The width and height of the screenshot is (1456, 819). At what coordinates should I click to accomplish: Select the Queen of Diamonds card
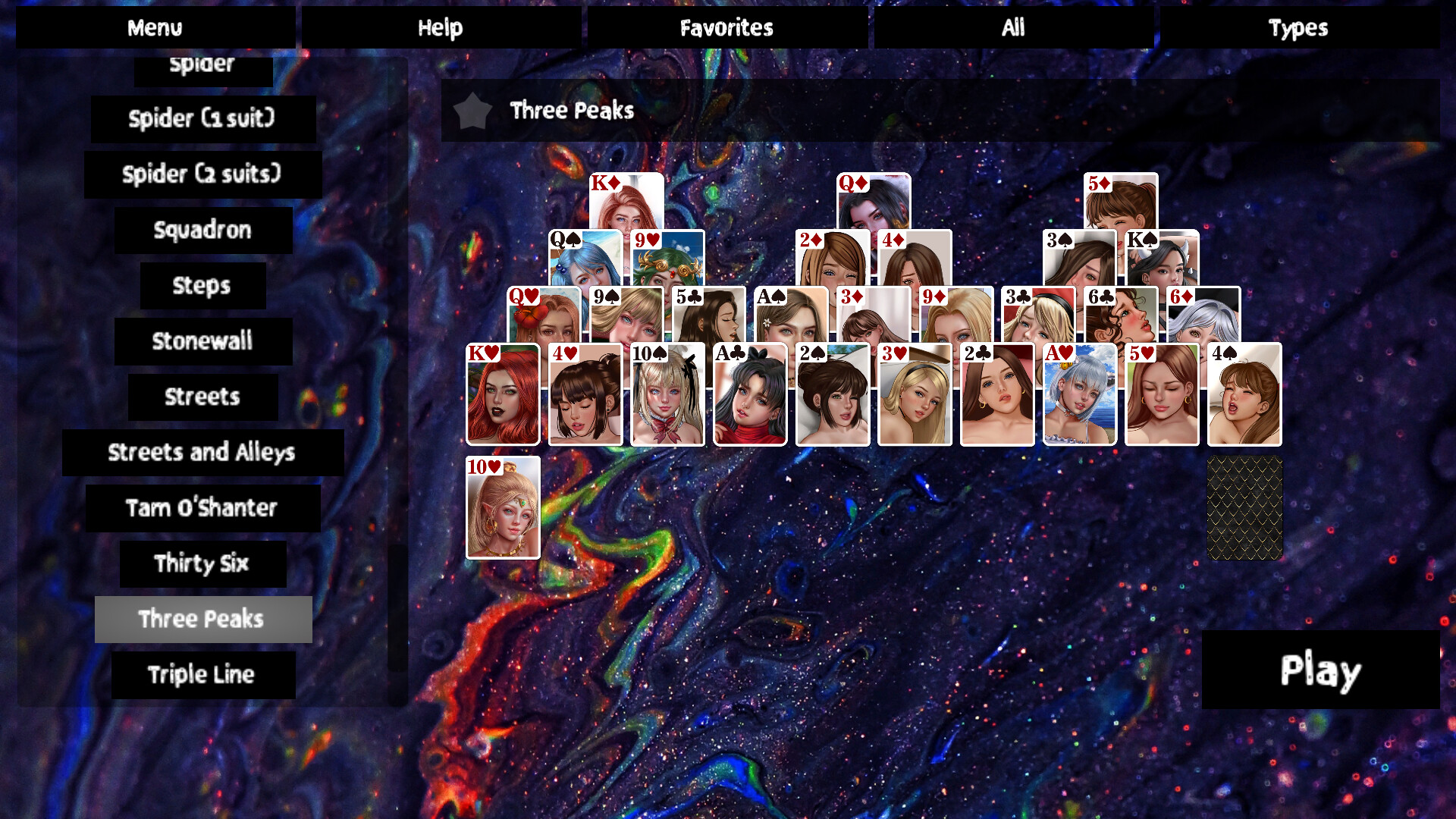tap(872, 205)
